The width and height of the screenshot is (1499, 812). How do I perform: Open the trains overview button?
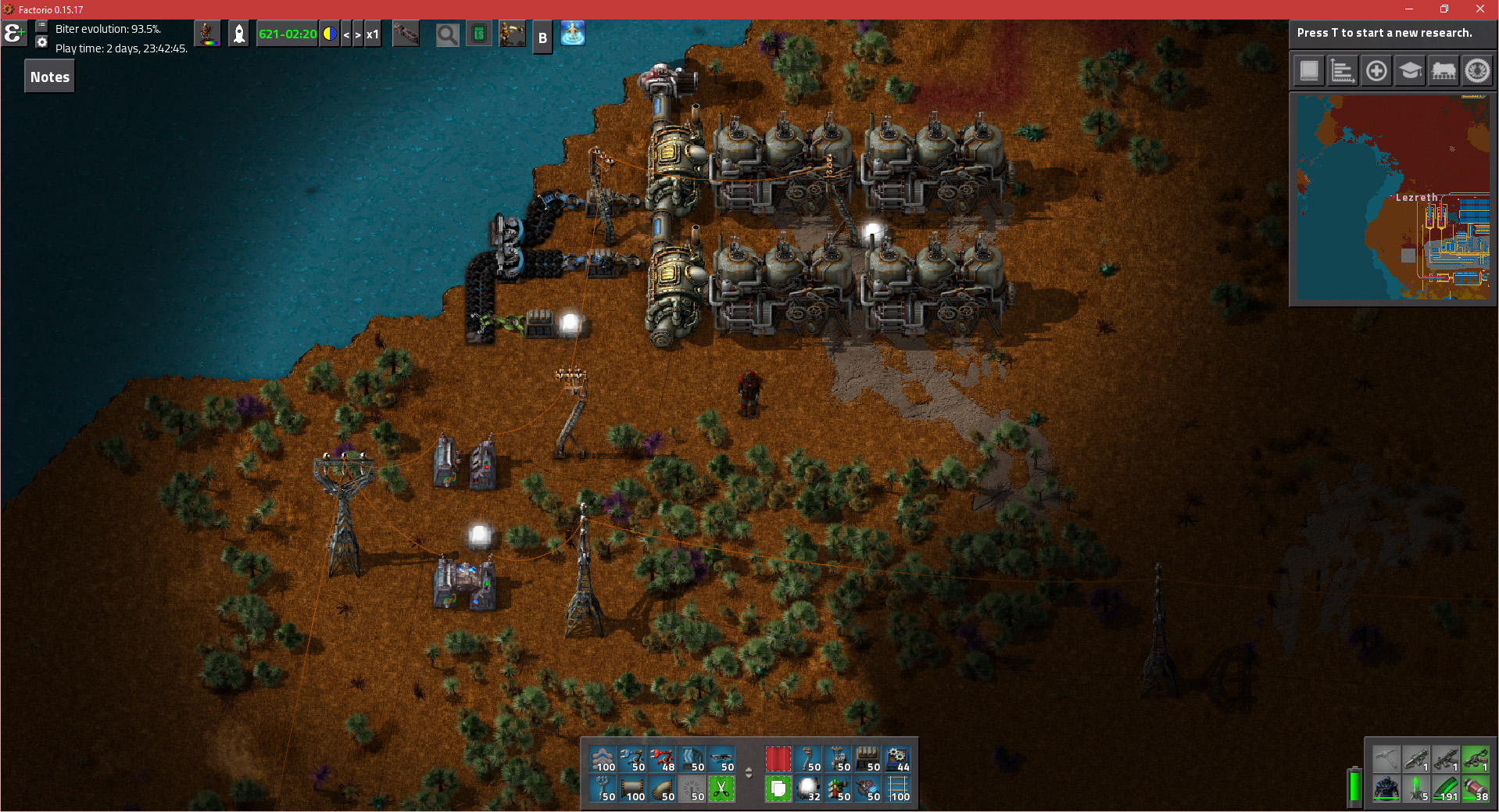click(1444, 71)
